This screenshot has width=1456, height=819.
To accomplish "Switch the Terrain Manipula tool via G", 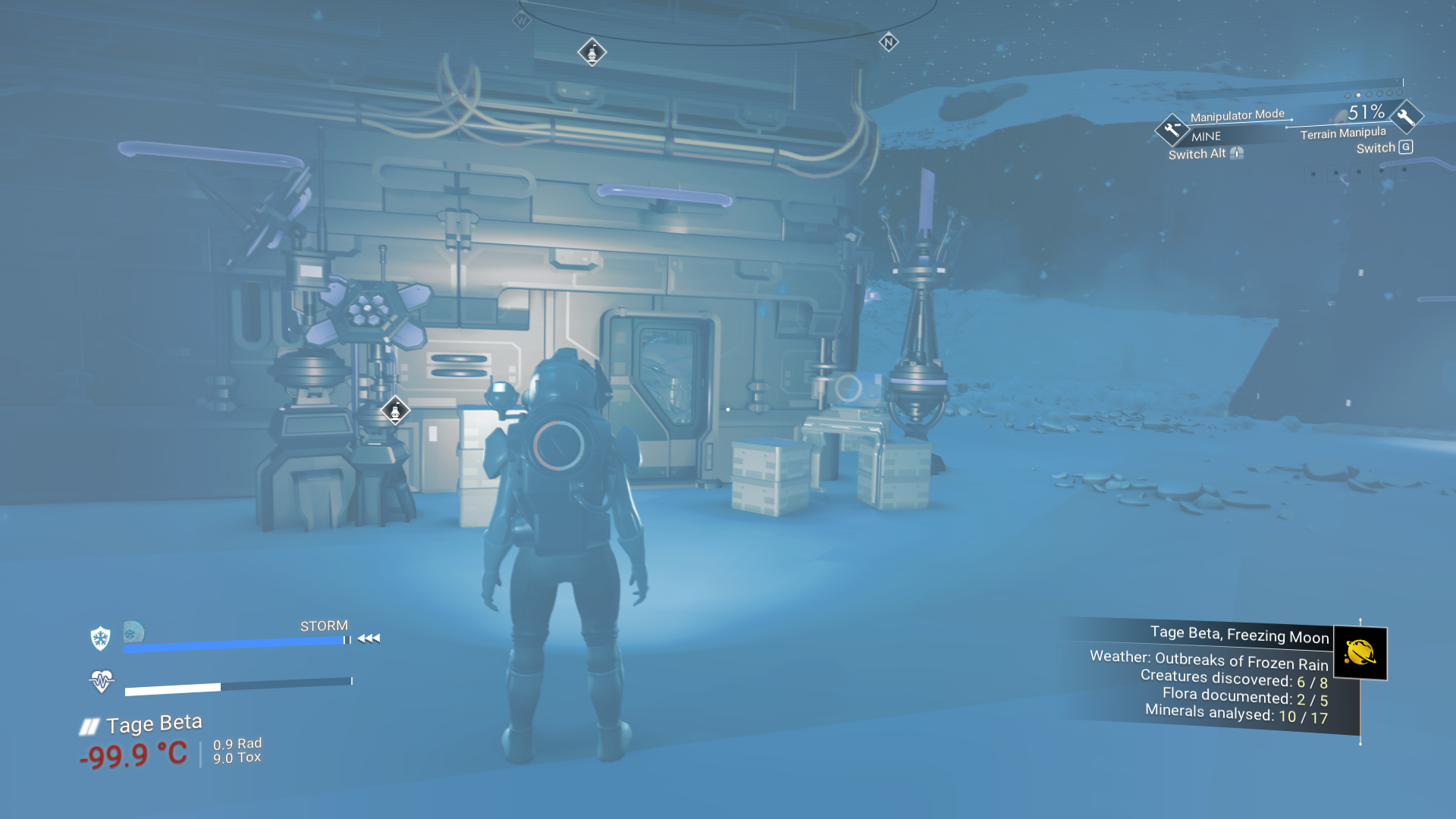I will point(1406,147).
